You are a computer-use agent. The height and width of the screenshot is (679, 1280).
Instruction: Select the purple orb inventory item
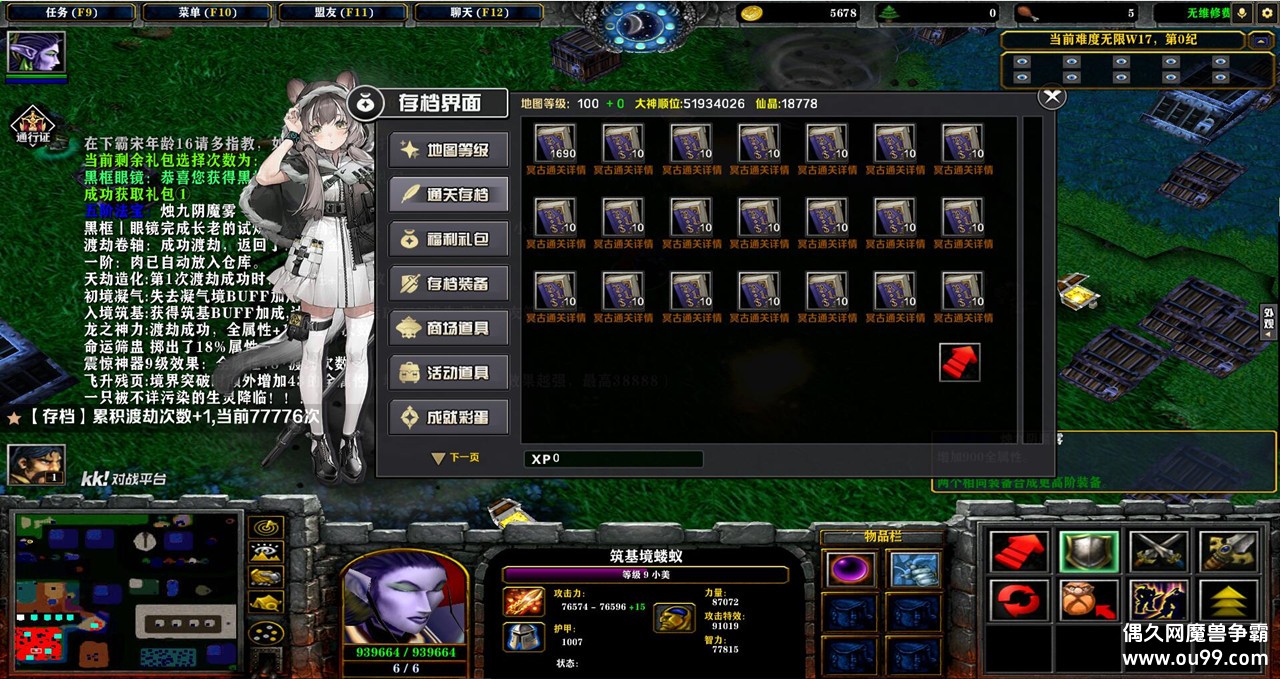point(851,570)
